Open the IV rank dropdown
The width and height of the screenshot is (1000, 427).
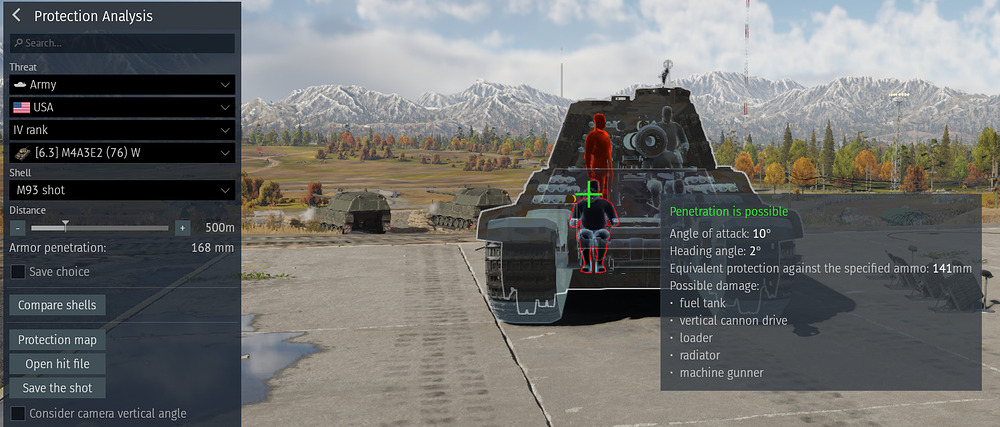pos(122,130)
